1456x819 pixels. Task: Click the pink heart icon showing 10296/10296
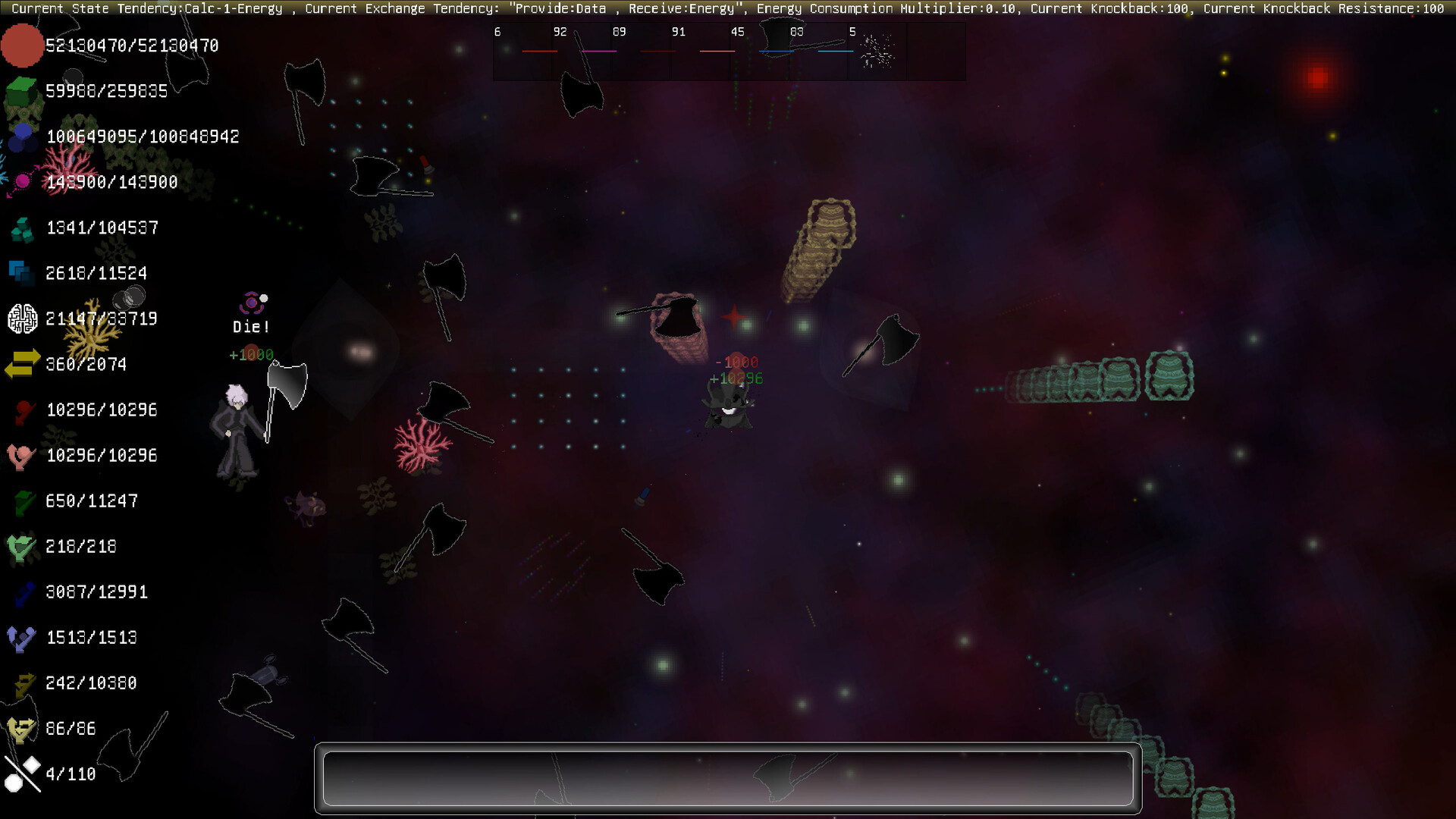(21, 455)
